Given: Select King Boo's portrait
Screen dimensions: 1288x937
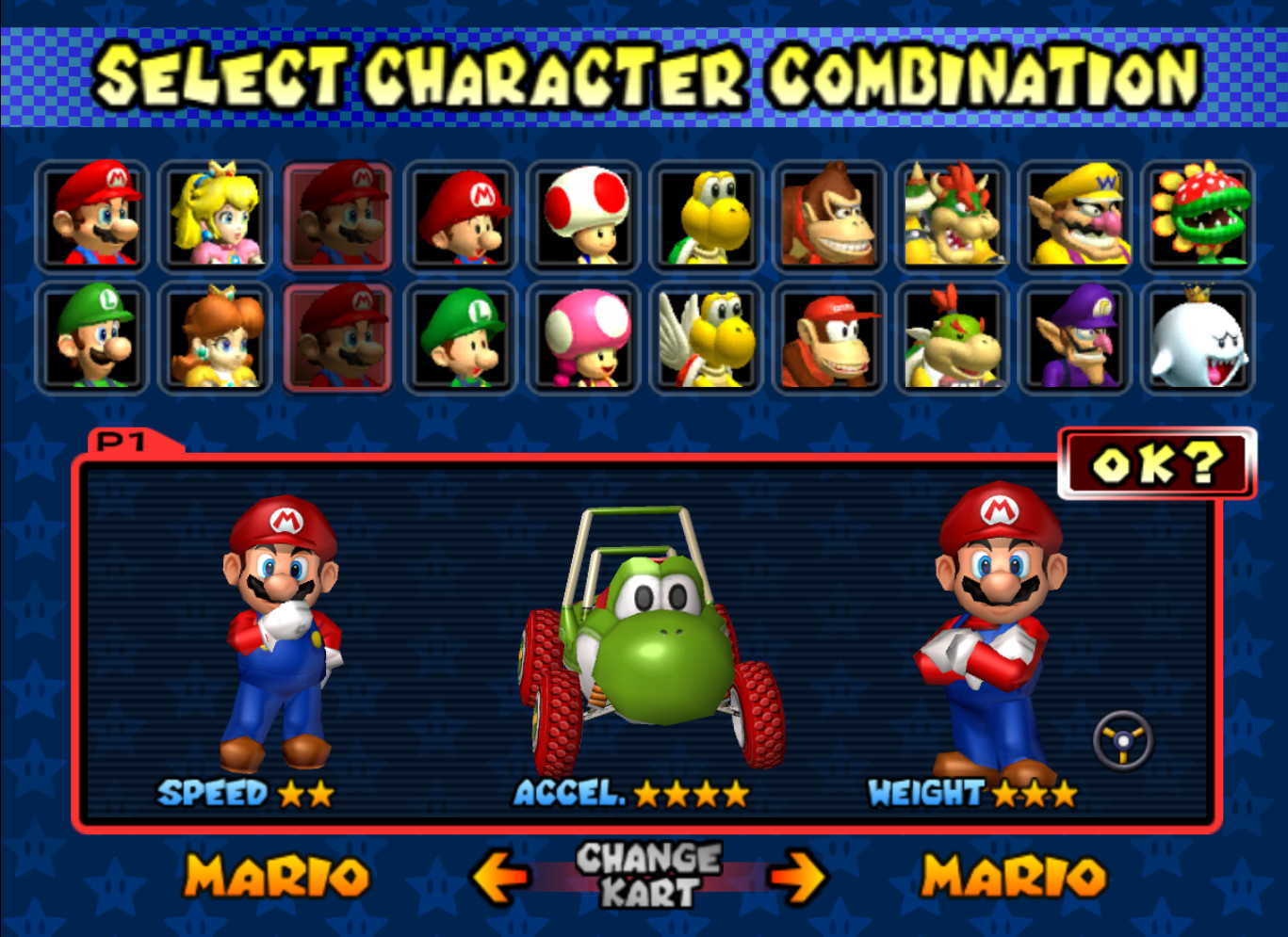Looking at the screenshot, I should pyautogui.click(x=1195, y=341).
